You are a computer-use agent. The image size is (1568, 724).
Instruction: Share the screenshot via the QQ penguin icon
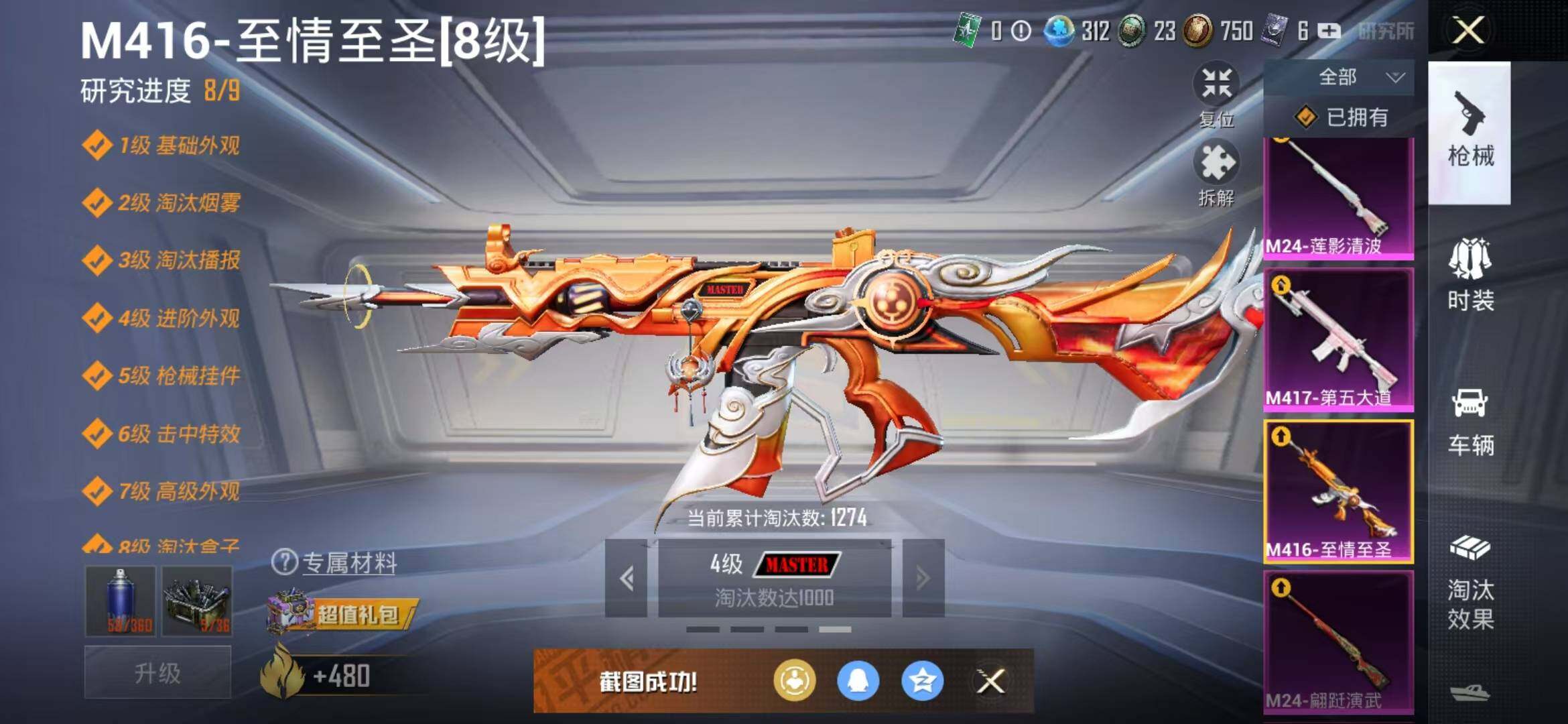[858, 681]
